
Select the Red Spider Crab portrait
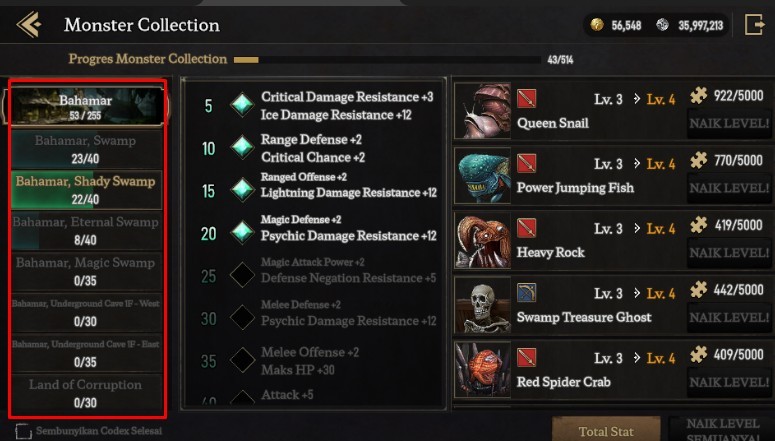tap(483, 369)
